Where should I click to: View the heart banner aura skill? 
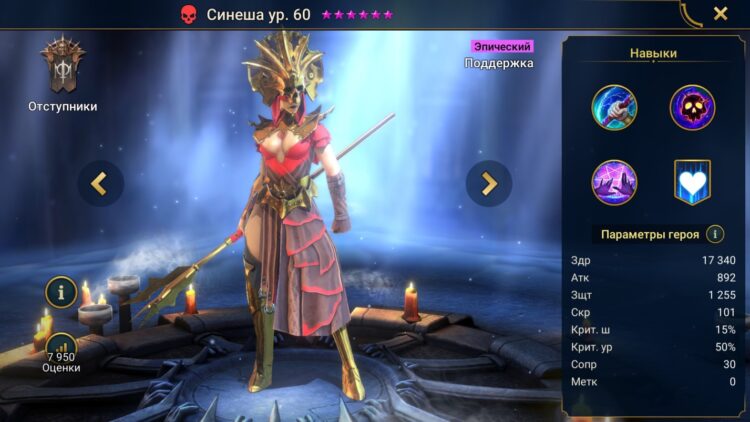click(691, 182)
